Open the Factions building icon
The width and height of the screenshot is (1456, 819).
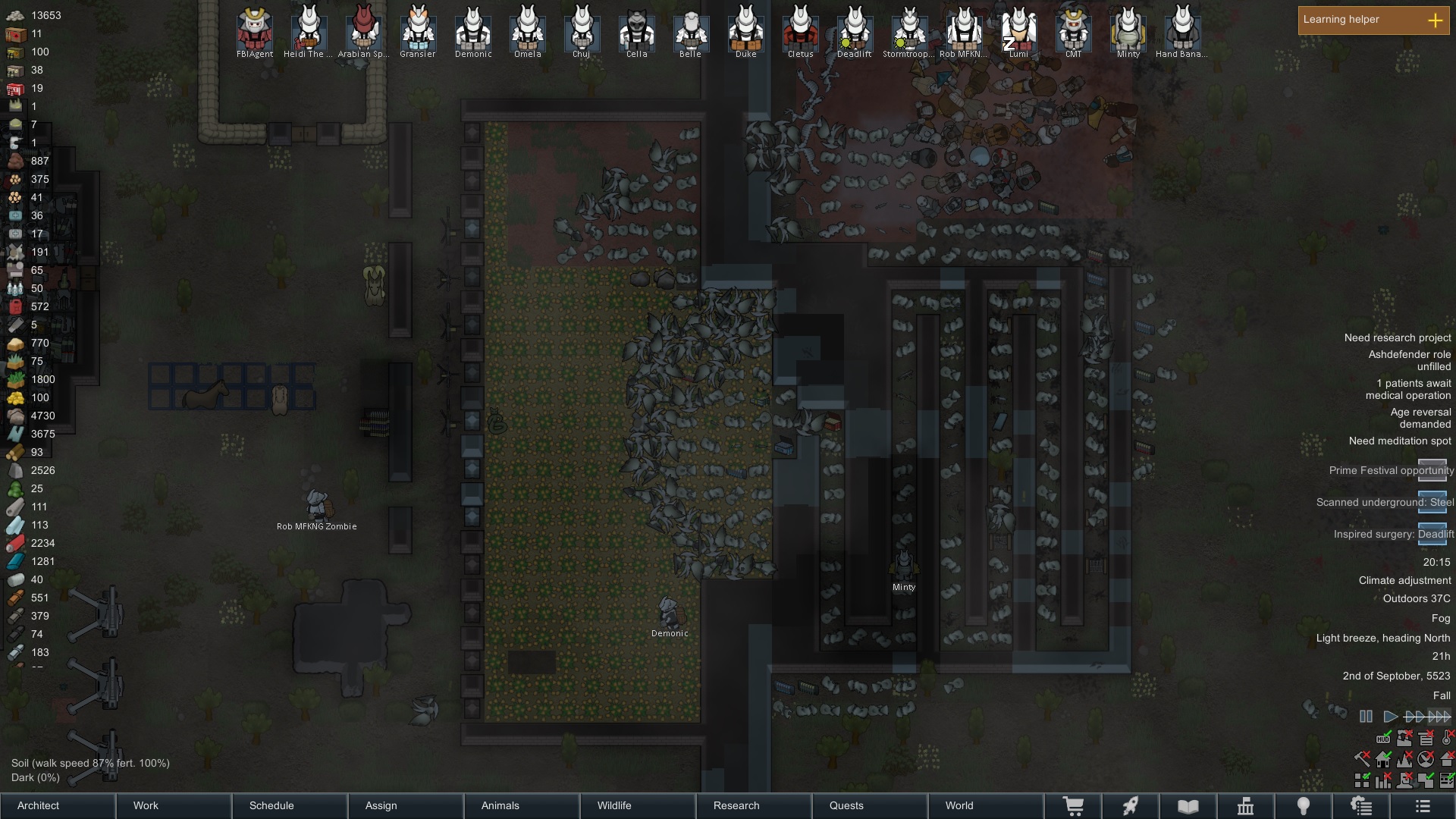(x=1247, y=806)
